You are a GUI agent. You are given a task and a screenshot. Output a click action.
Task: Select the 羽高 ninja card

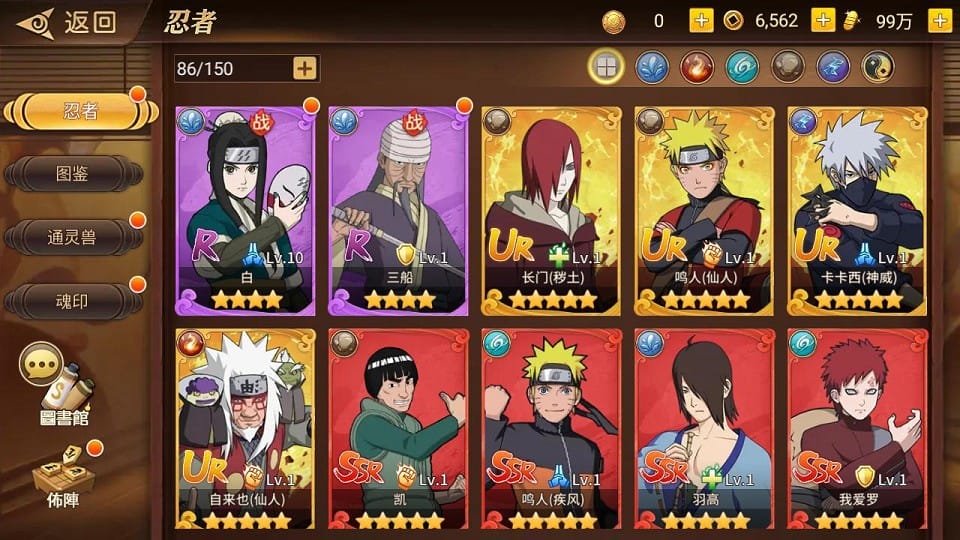pyautogui.click(x=704, y=430)
